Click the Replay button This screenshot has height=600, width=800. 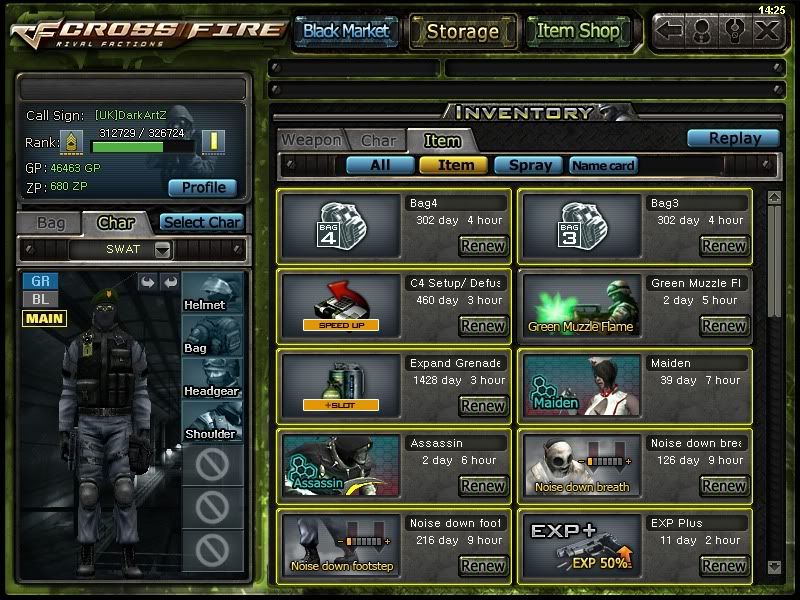point(734,139)
